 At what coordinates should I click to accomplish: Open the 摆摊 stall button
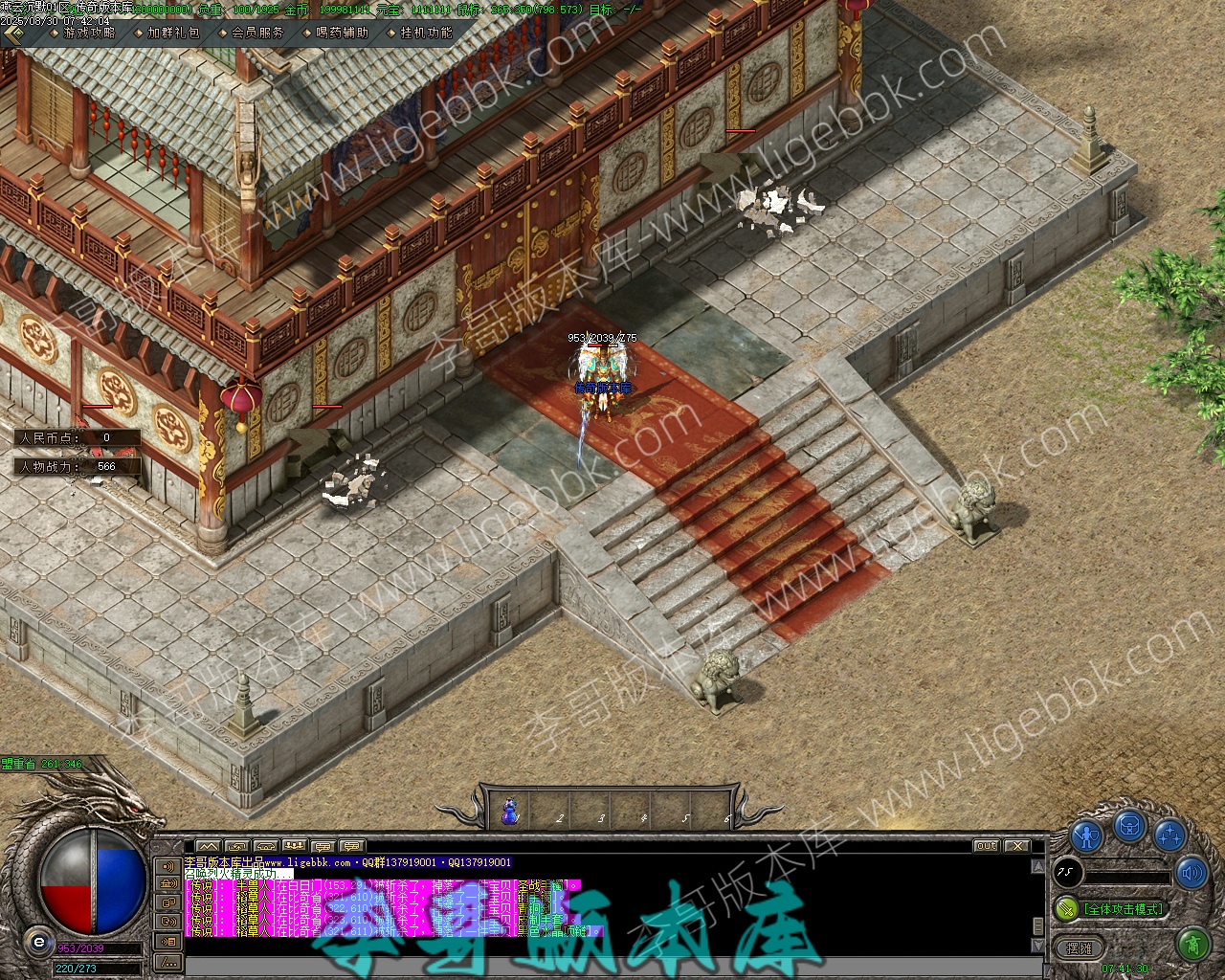1079,948
